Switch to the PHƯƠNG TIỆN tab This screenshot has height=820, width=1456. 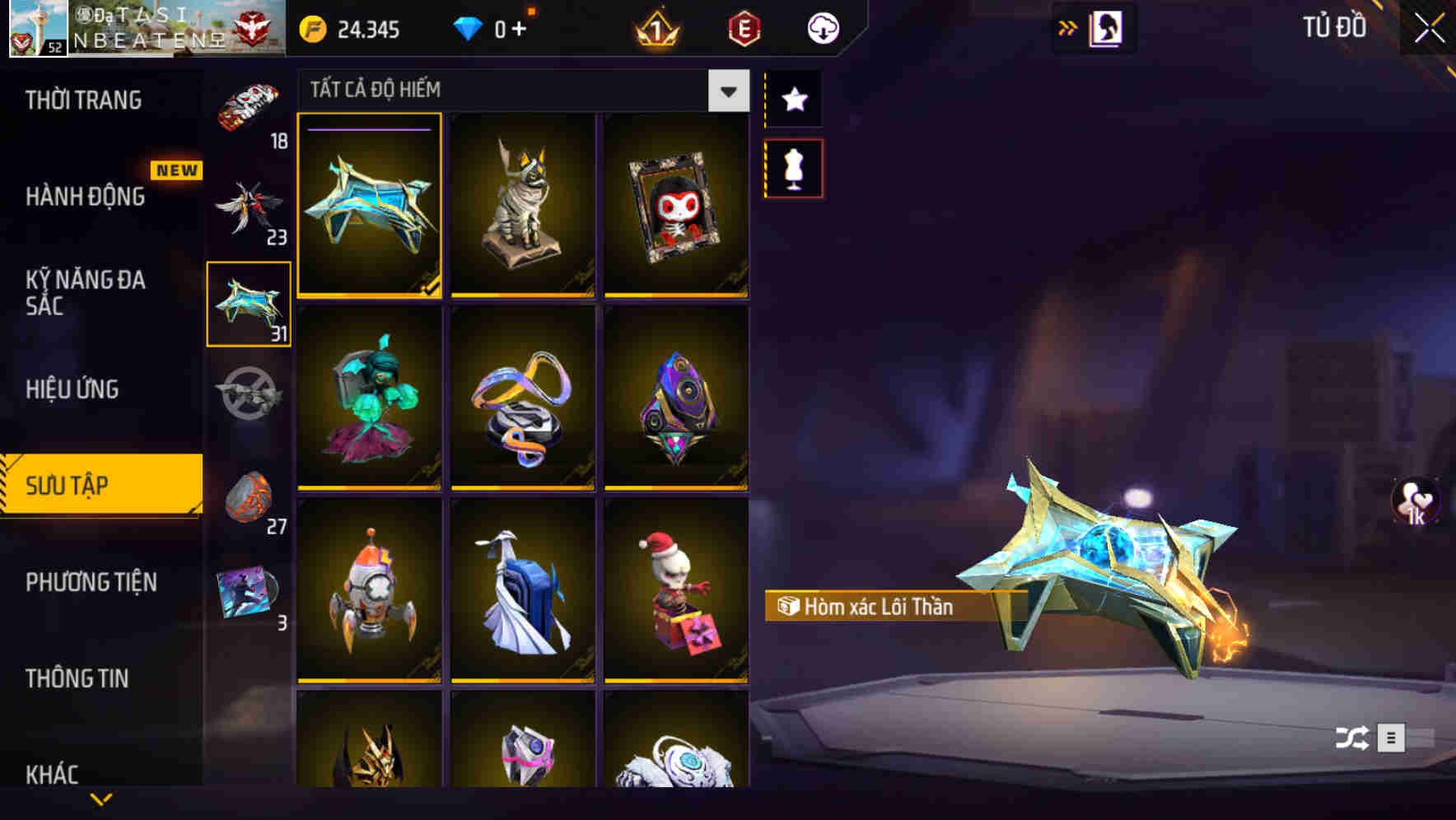91,582
